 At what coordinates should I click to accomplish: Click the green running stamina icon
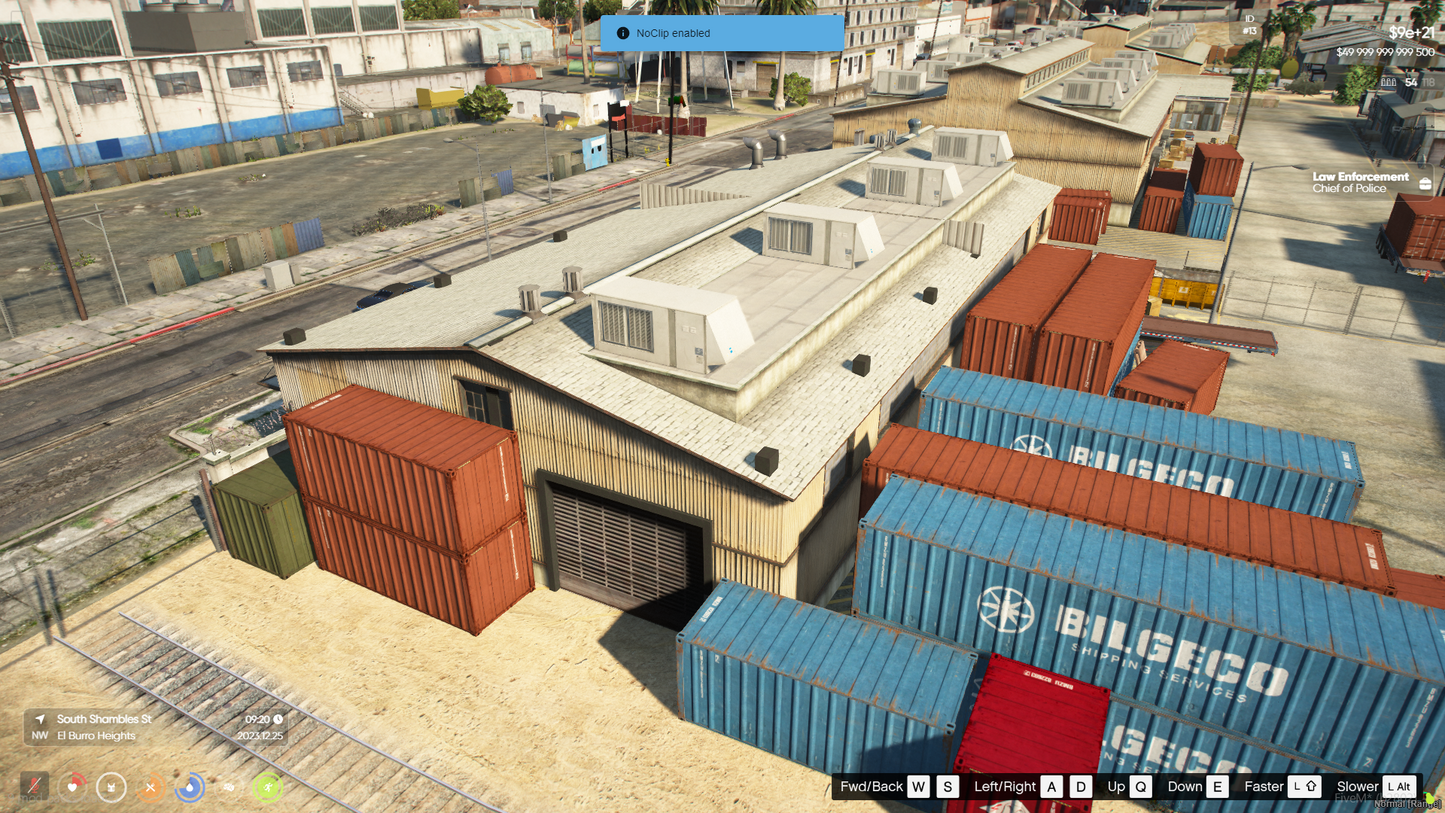tap(267, 787)
